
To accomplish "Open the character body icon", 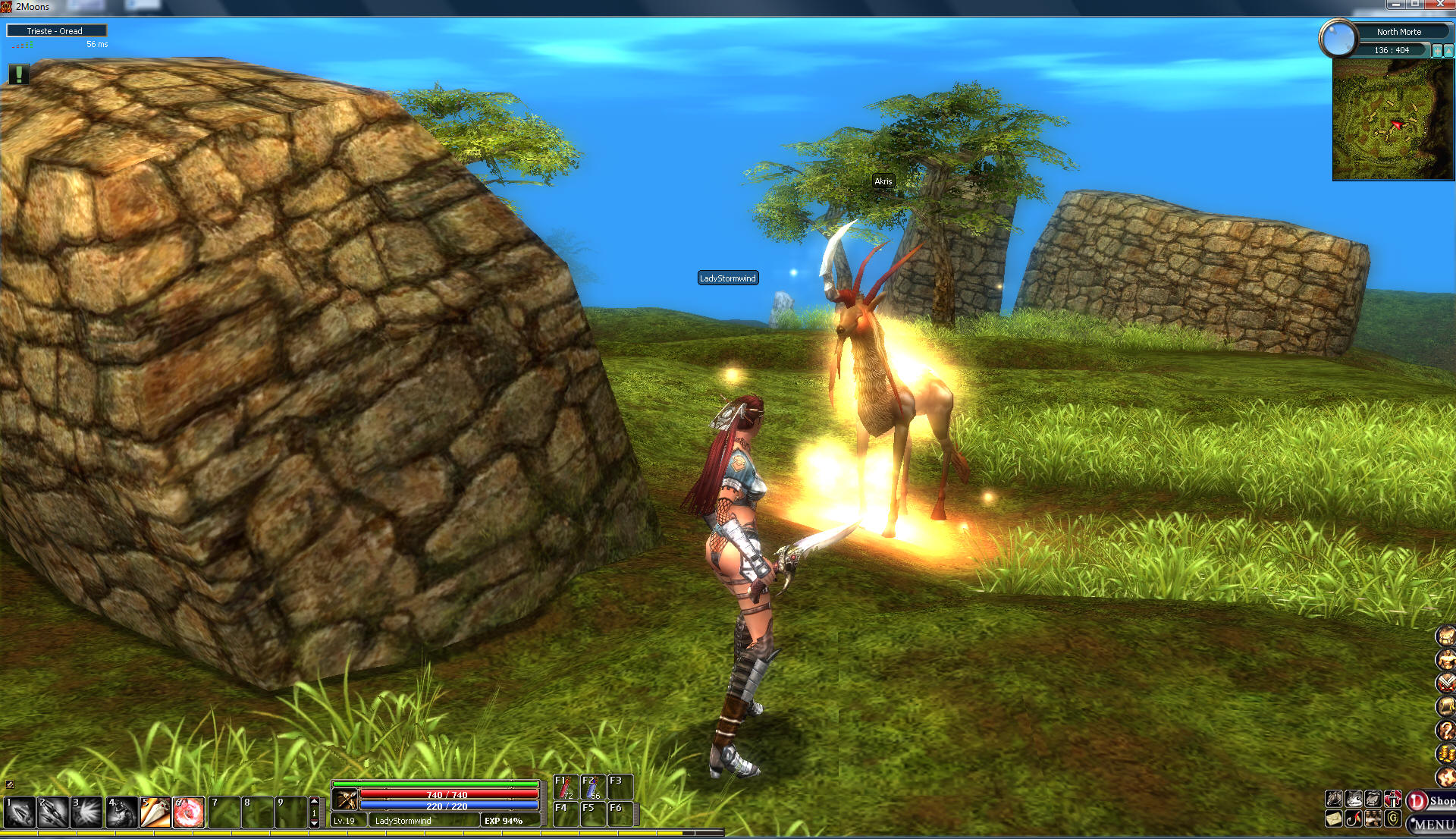I will click(1445, 659).
